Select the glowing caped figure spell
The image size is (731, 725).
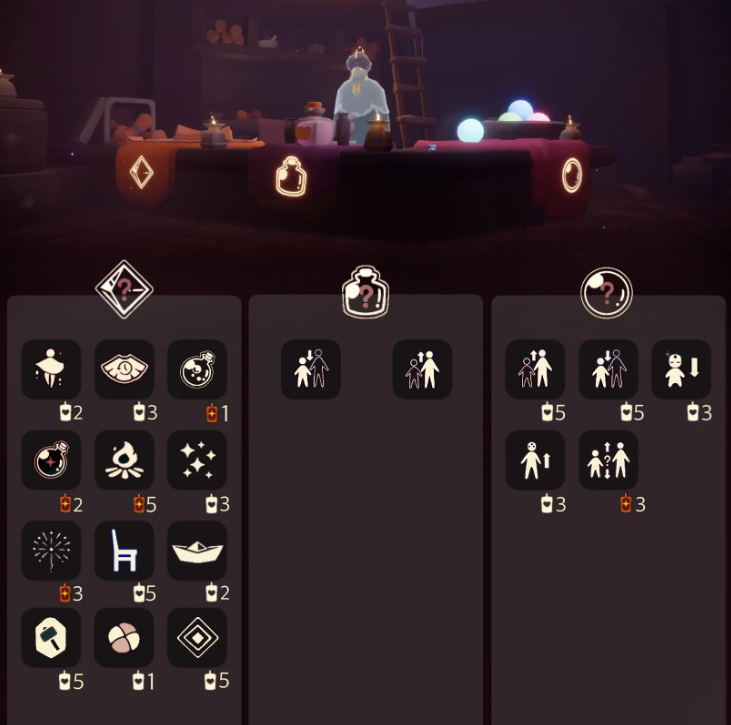click(51, 370)
